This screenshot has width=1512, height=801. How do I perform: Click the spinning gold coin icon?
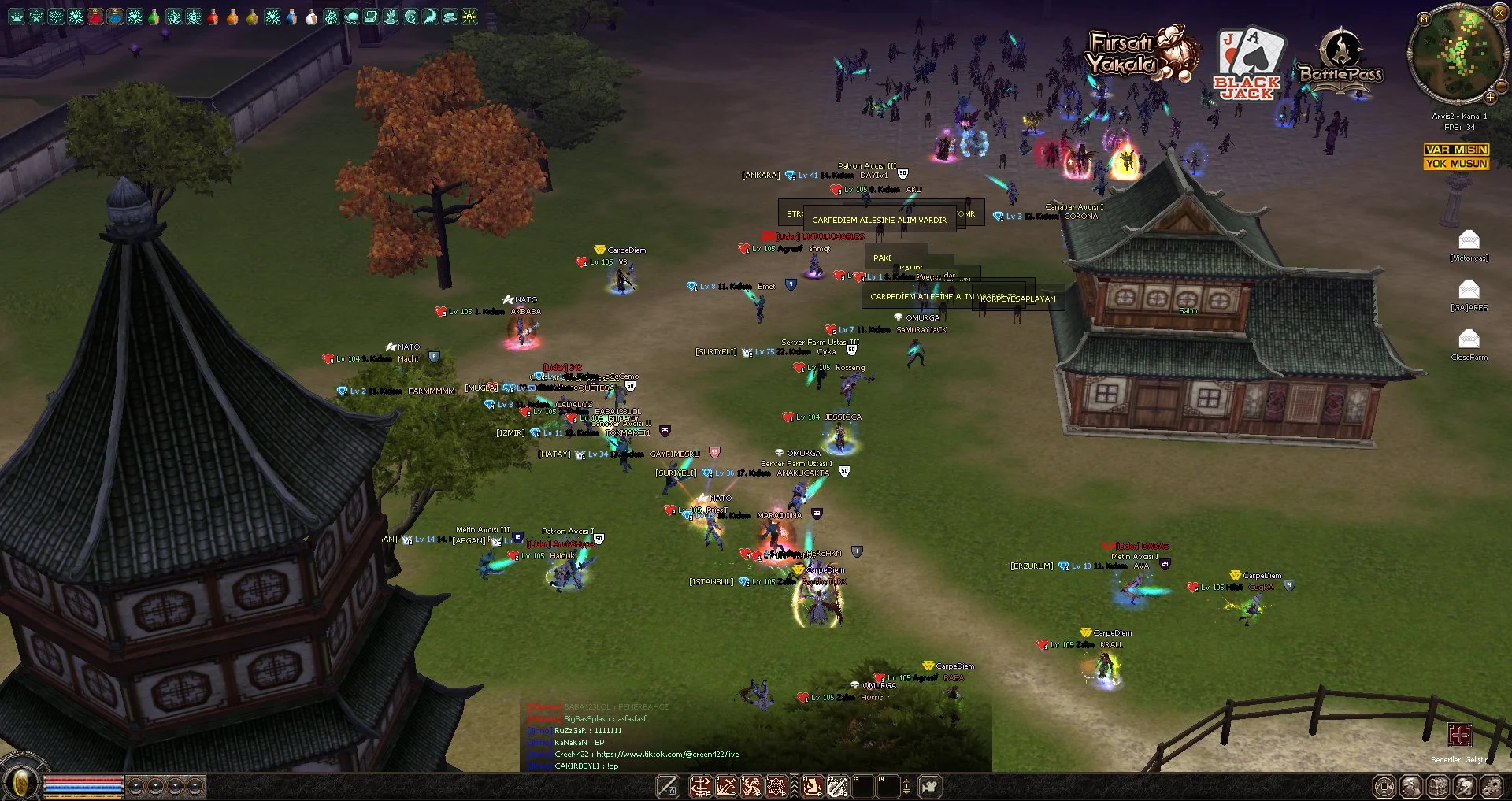21,784
